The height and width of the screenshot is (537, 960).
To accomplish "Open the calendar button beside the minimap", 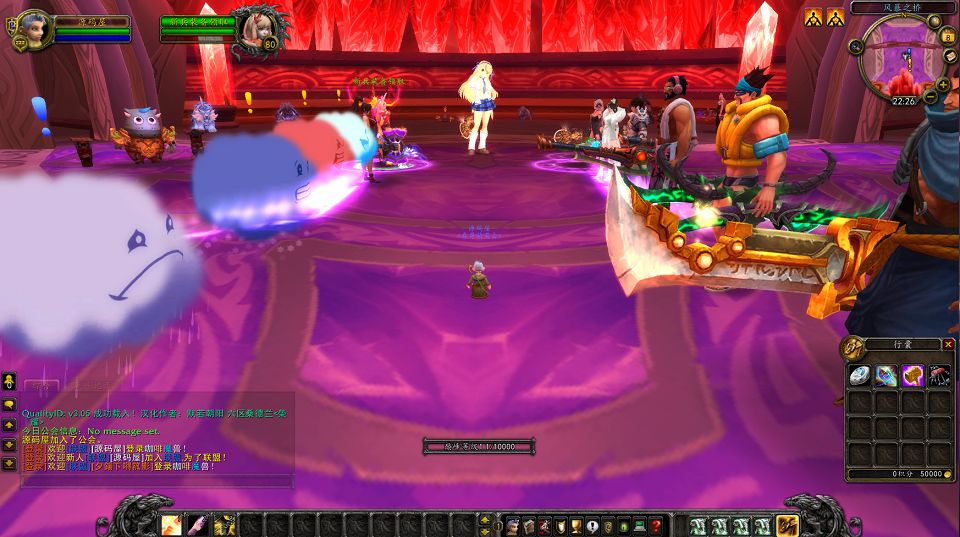I will tap(949, 37).
